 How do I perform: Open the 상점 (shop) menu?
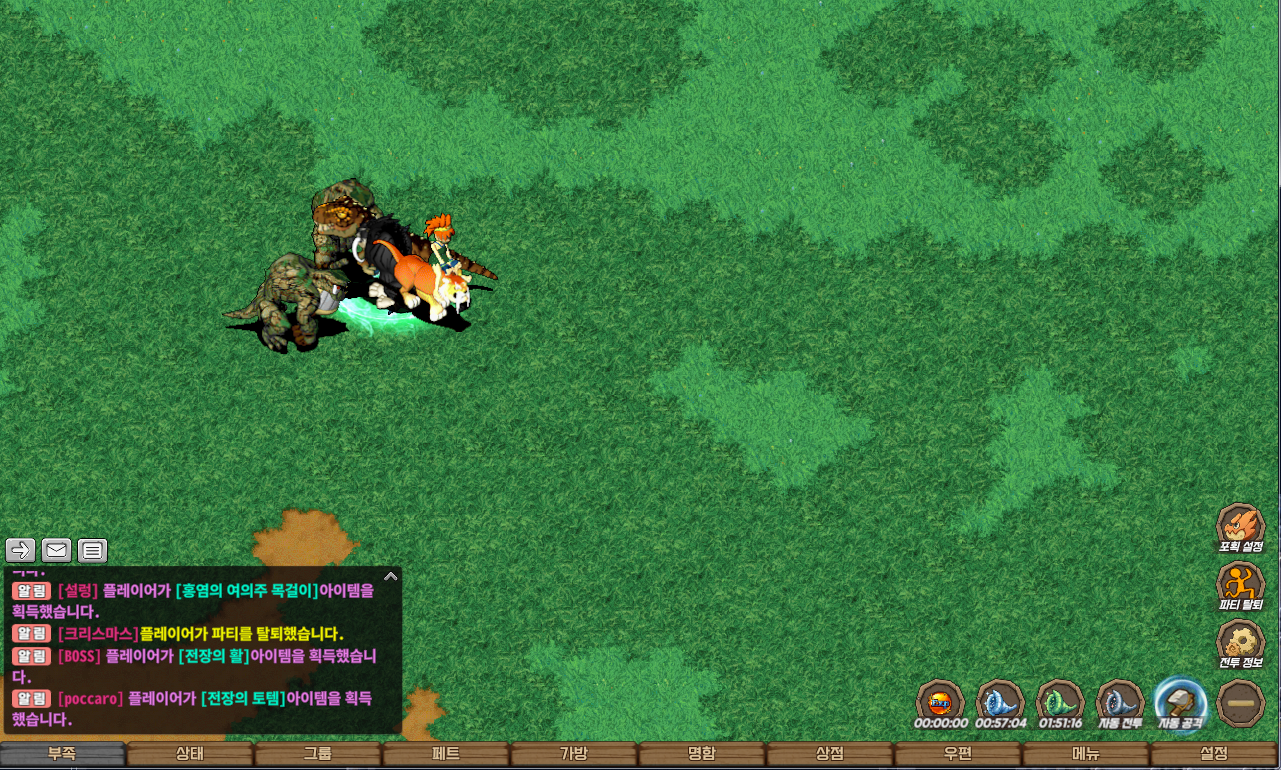[830, 754]
